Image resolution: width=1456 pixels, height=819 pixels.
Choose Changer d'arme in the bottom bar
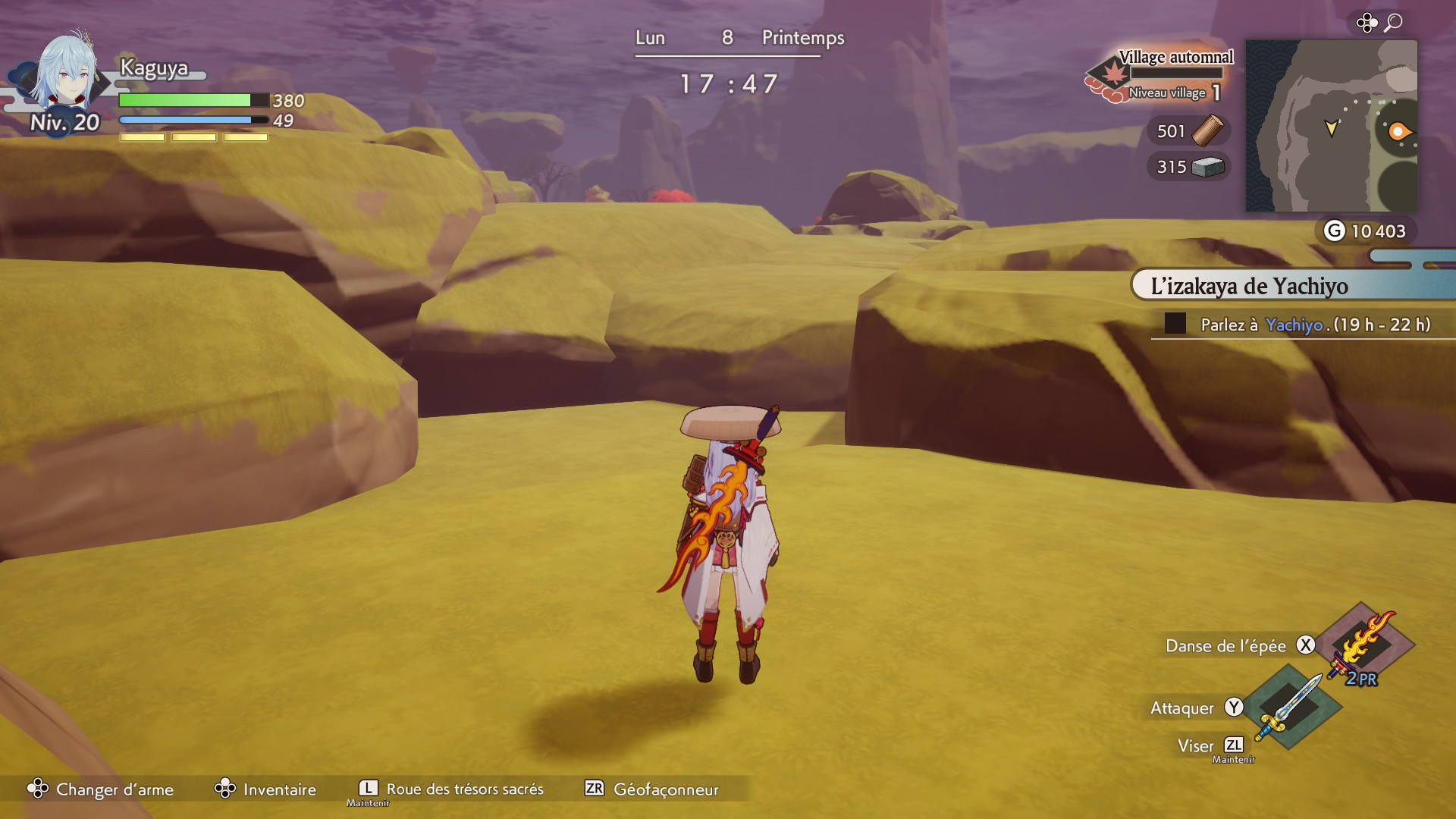(x=100, y=789)
